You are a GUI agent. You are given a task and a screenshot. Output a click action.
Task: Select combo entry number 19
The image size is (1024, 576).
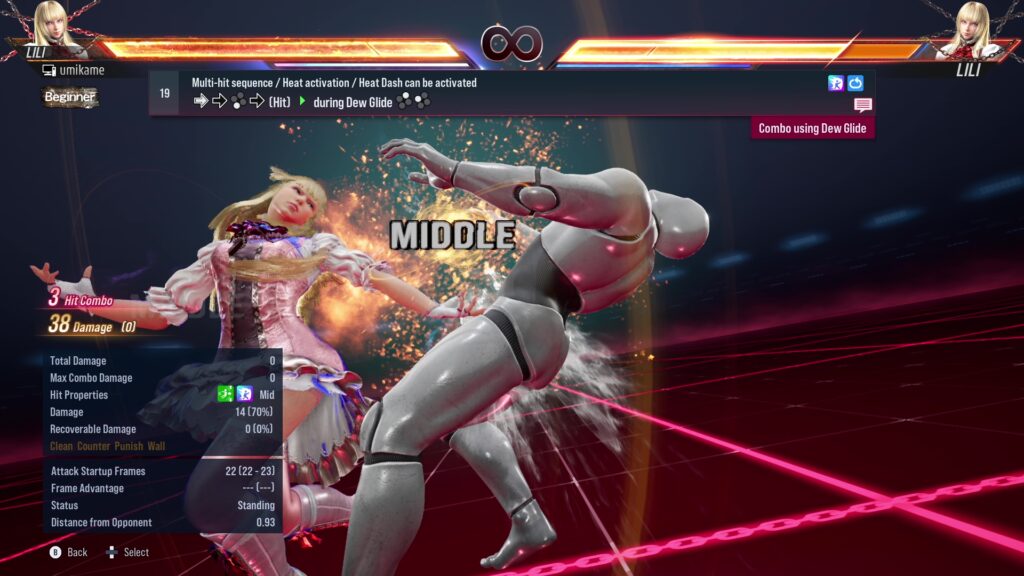[x=165, y=93]
